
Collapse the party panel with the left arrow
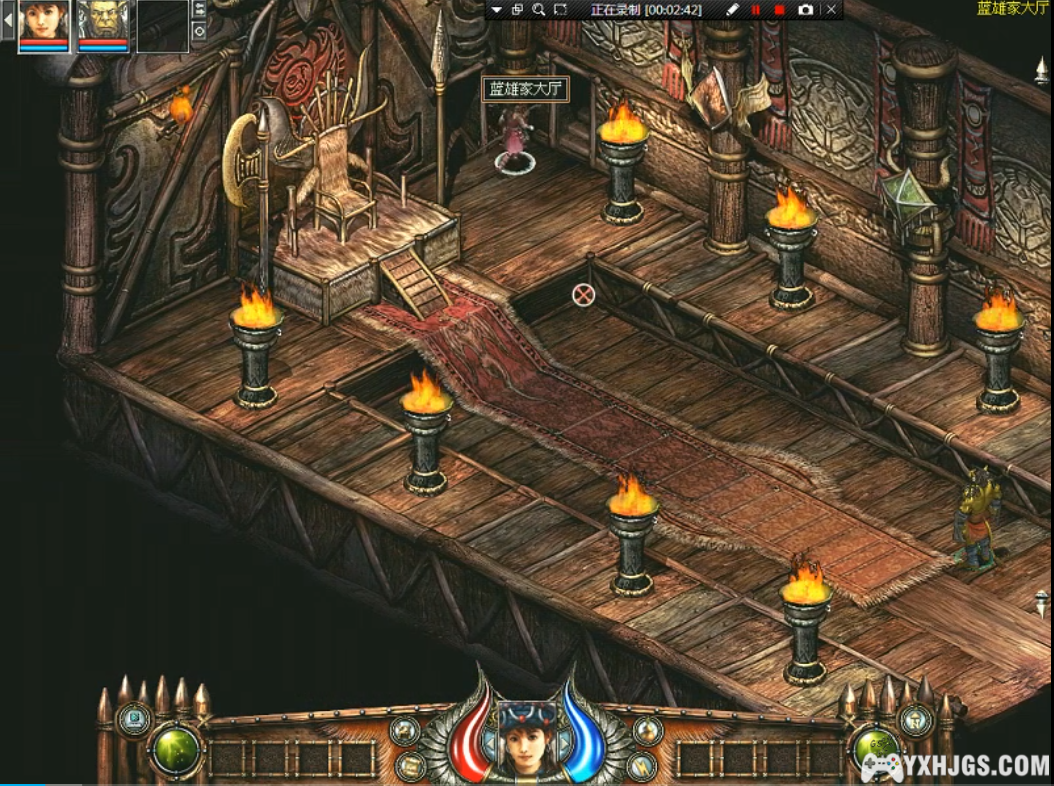coord(8,19)
